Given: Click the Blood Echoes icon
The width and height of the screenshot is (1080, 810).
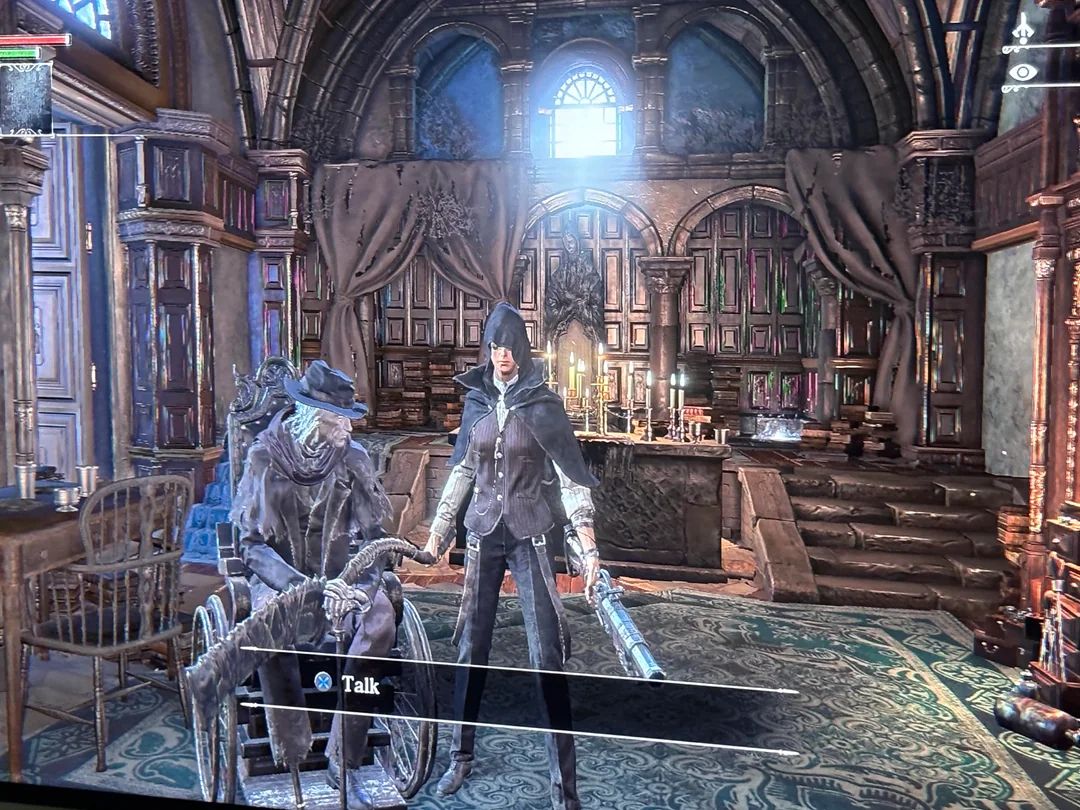Looking at the screenshot, I should (x=1022, y=32).
